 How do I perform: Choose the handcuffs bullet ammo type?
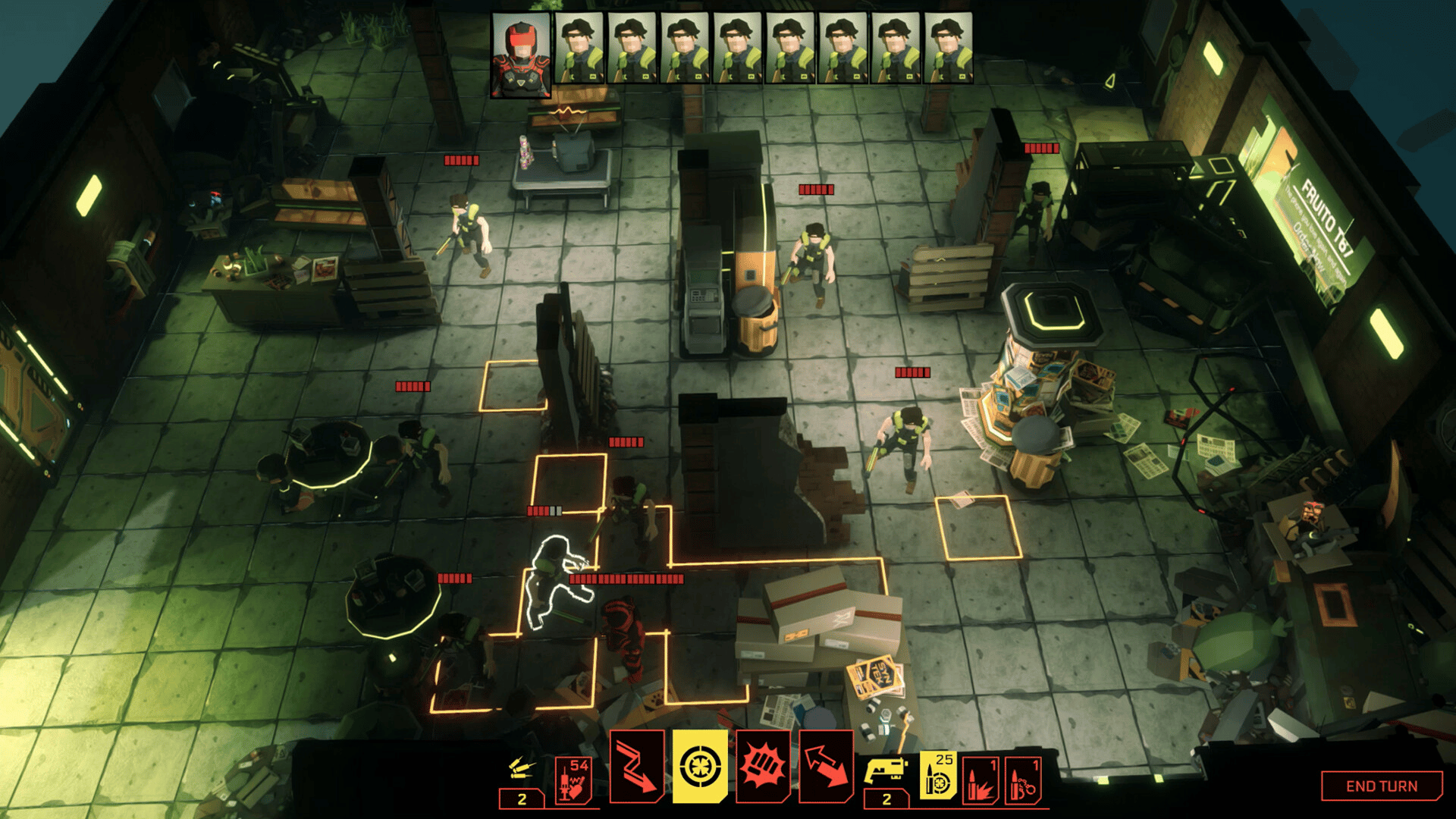pos(1022,780)
